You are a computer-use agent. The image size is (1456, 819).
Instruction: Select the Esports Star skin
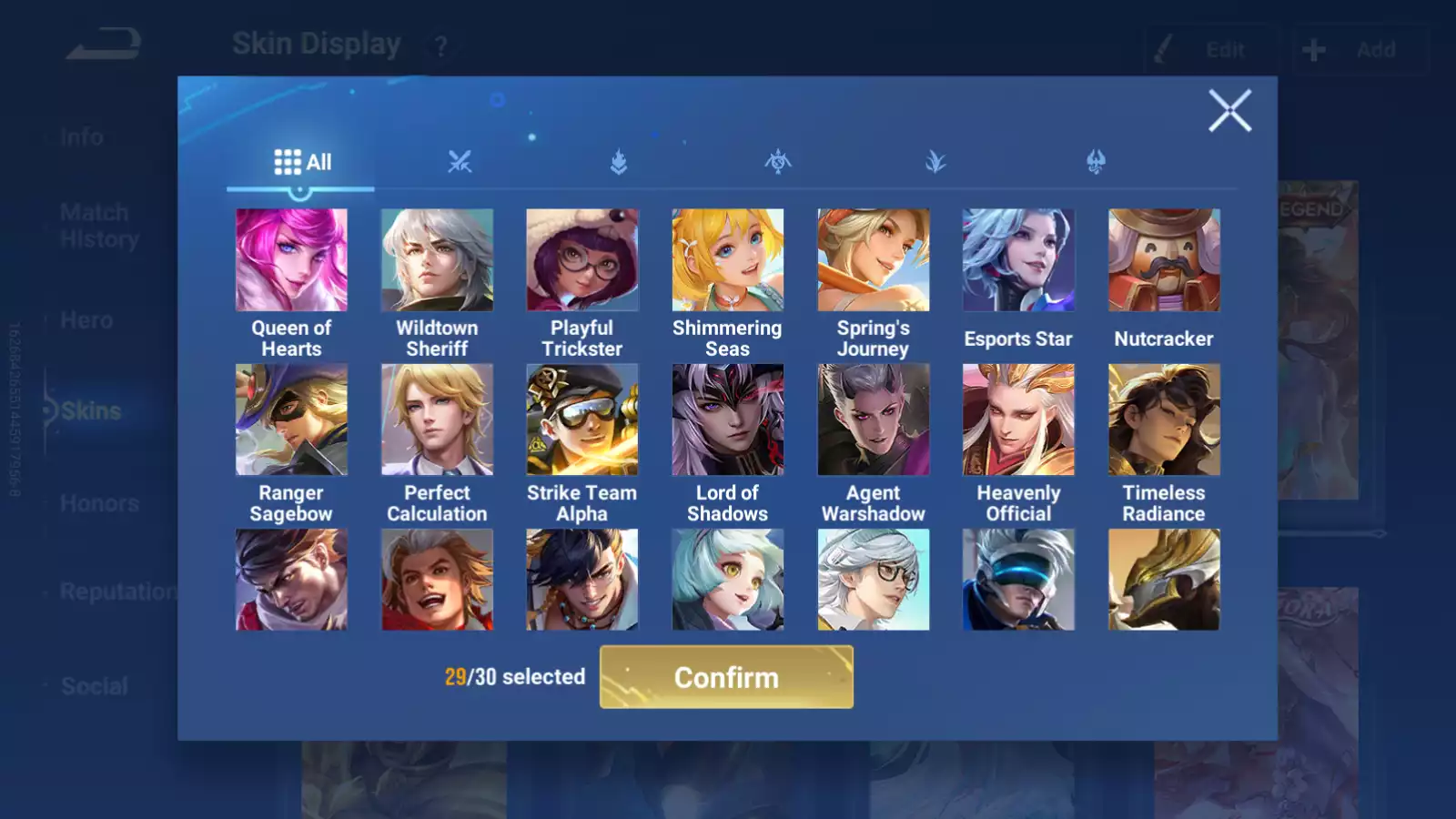click(1018, 258)
